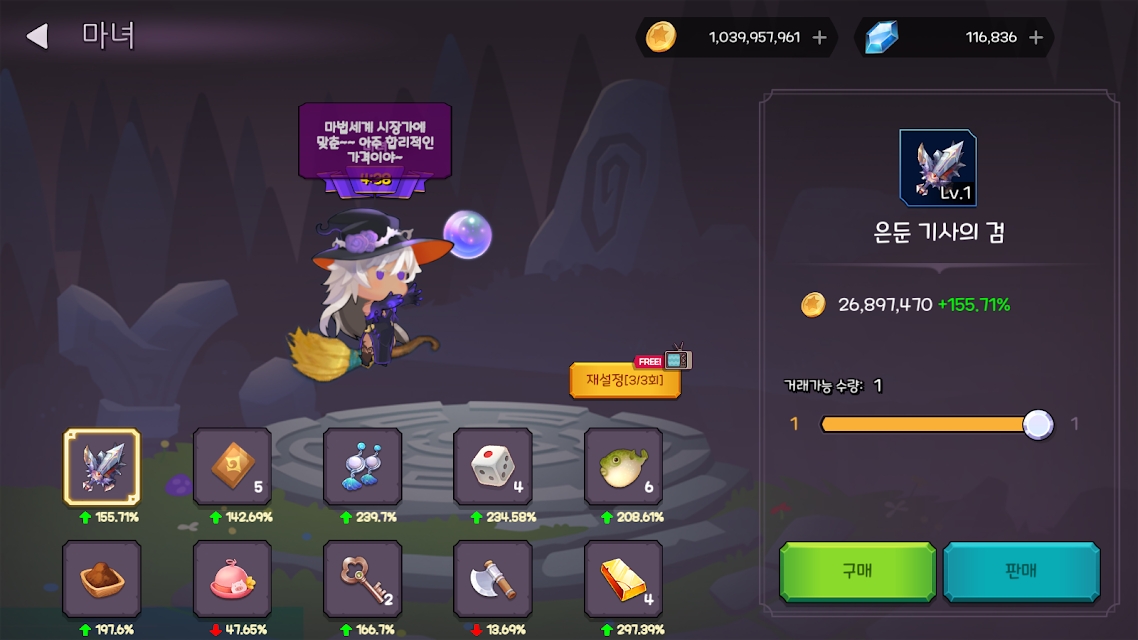Add more gold coins with the plus
Screen dimensions: 1138x640
click(820, 38)
